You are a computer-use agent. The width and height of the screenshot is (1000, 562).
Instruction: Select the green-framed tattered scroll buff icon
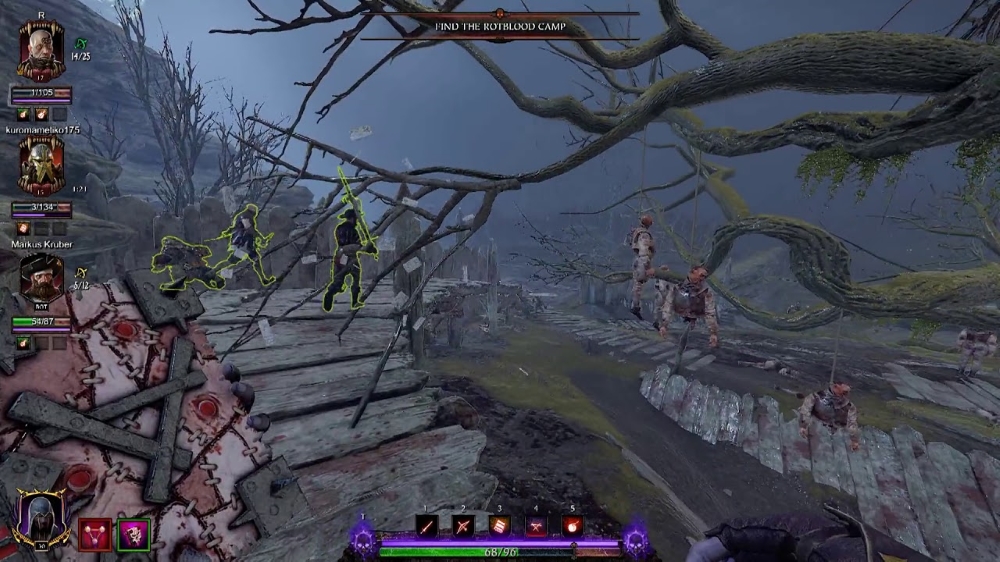[133, 534]
